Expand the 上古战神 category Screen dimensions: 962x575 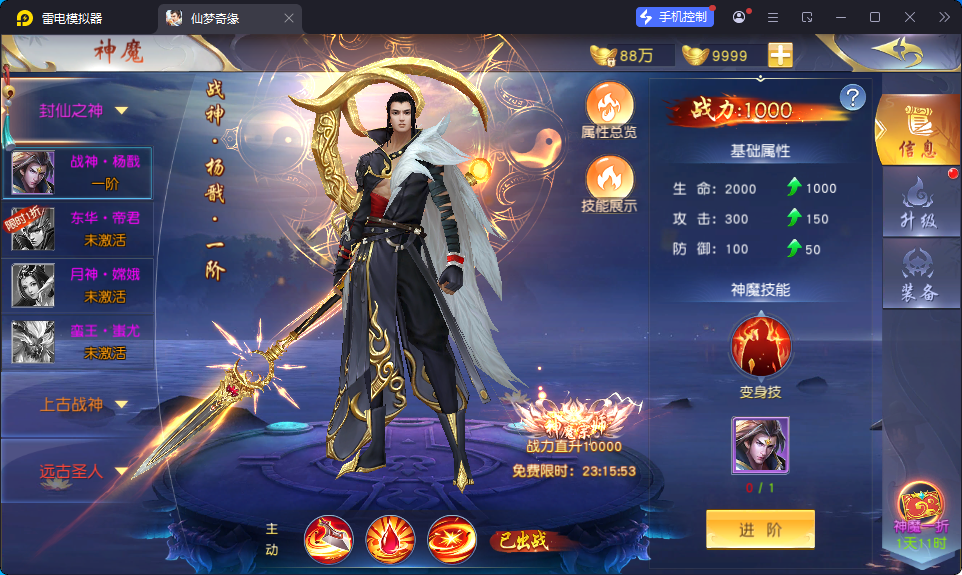85,405
